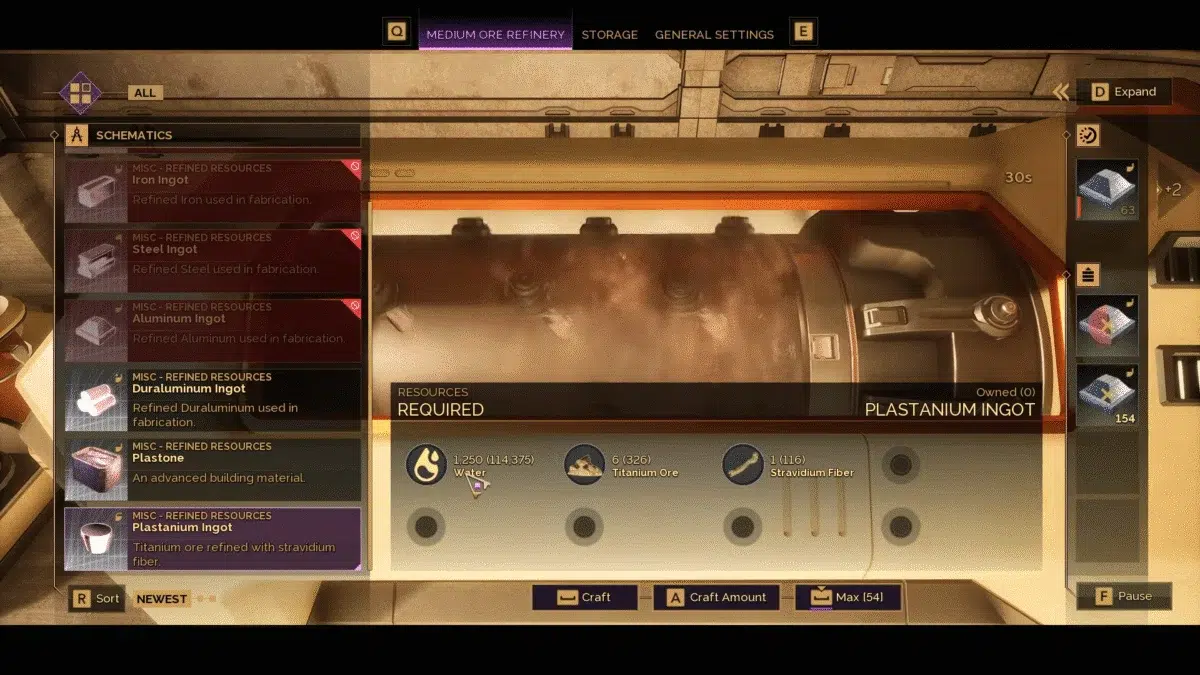The height and width of the screenshot is (675, 1200).
Task: Select the Stravidium Fiber resource icon
Action: [x=743, y=465]
